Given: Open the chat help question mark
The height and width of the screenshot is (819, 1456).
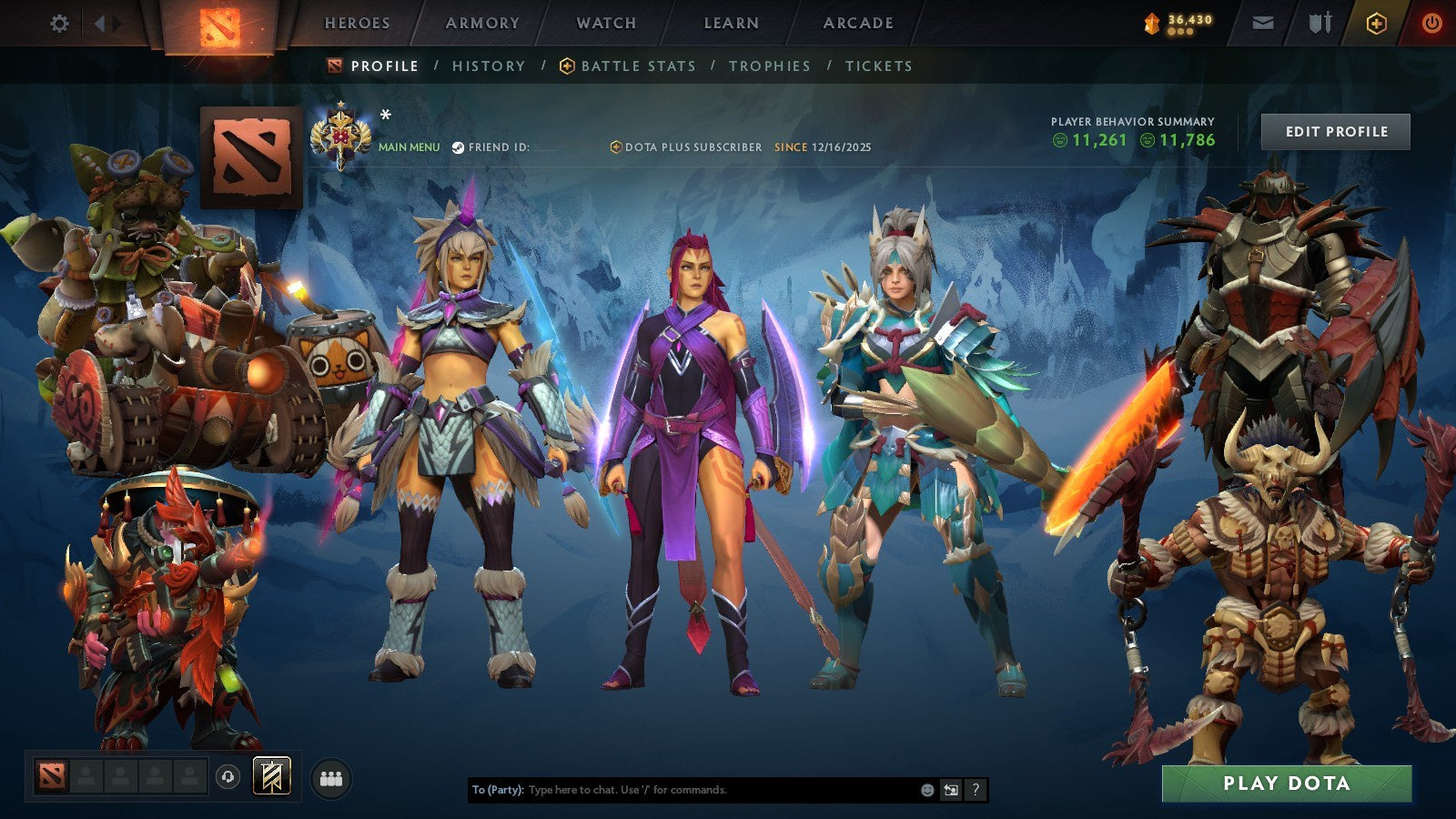Looking at the screenshot, I should pos(976,789).
